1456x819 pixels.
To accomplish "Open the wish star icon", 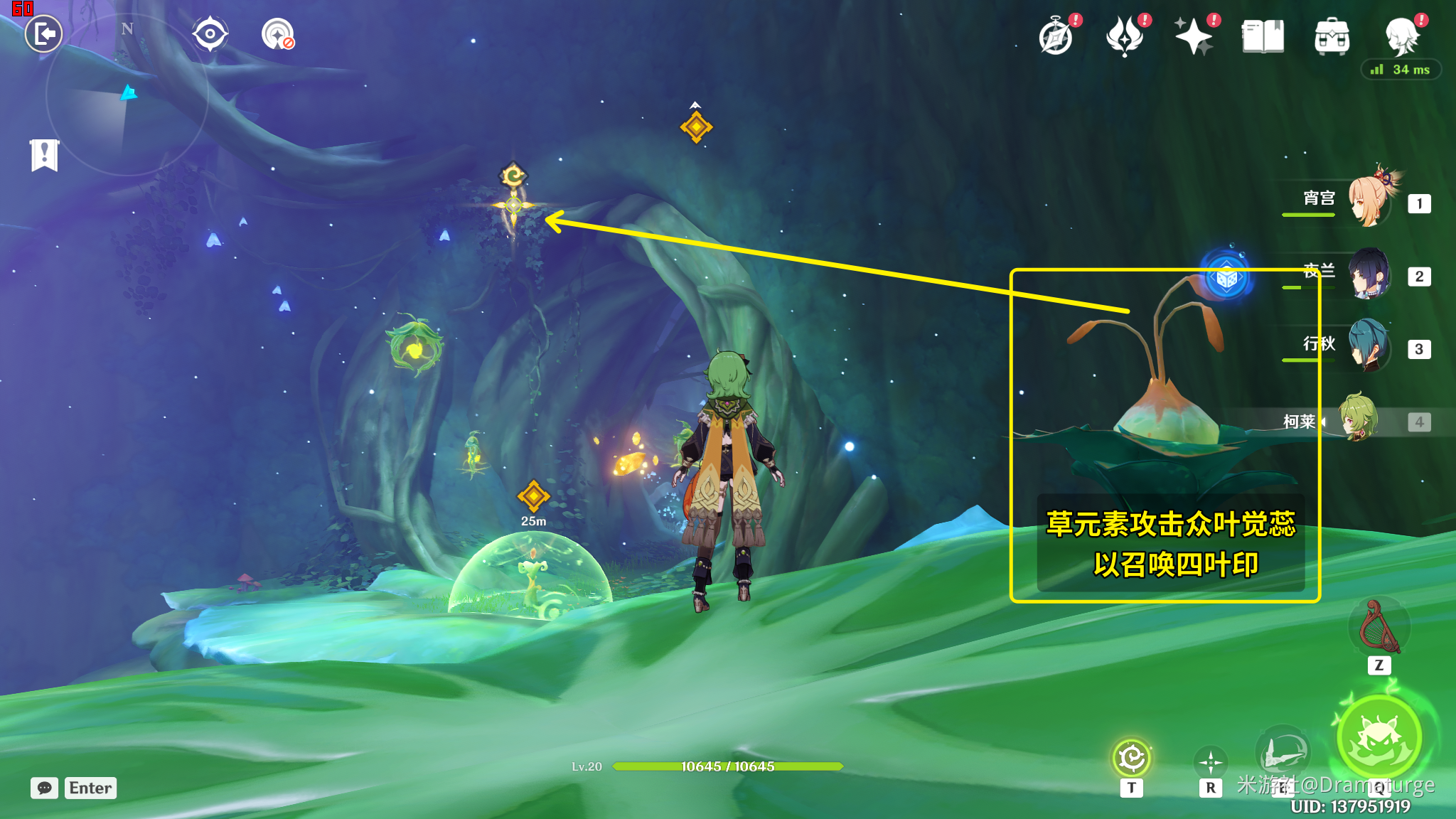I will [x=1194, y=36].
